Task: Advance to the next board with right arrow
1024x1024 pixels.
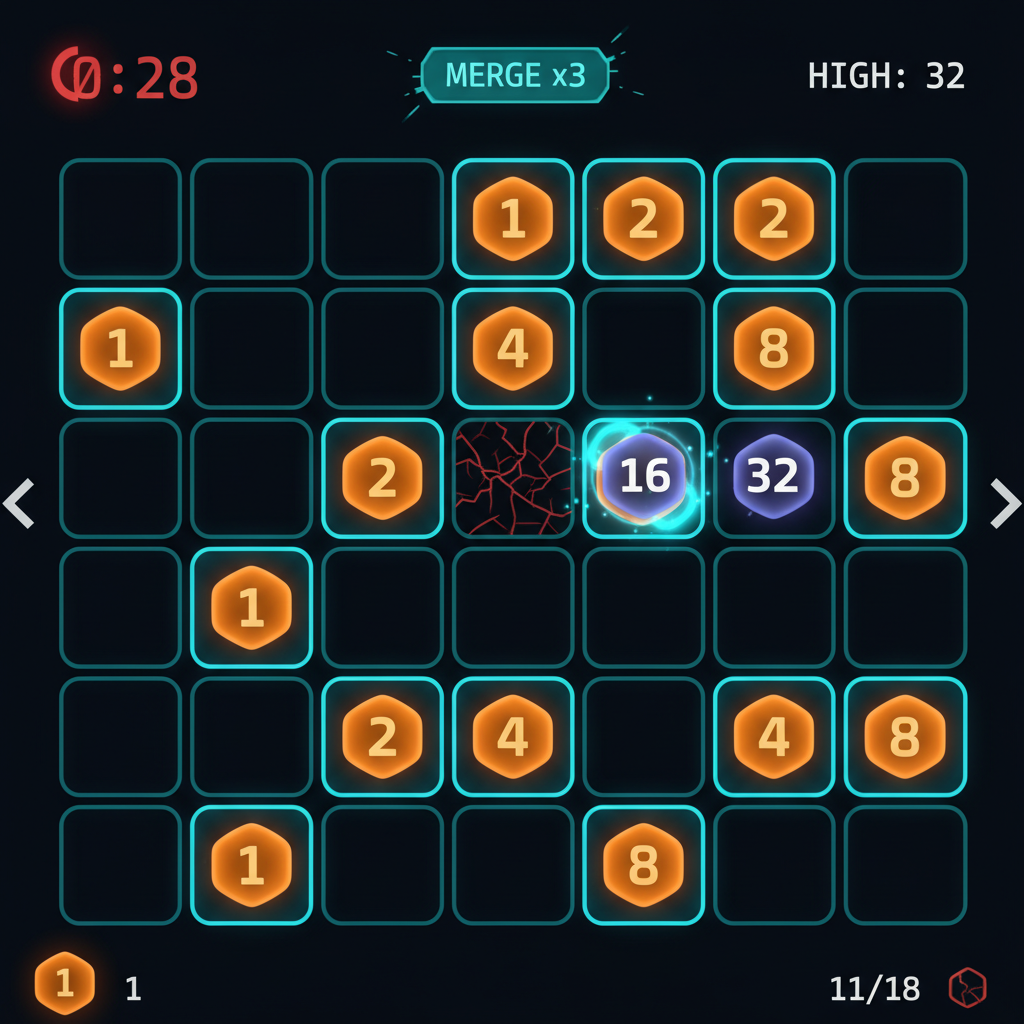Action: click(x=1004, y=503)
